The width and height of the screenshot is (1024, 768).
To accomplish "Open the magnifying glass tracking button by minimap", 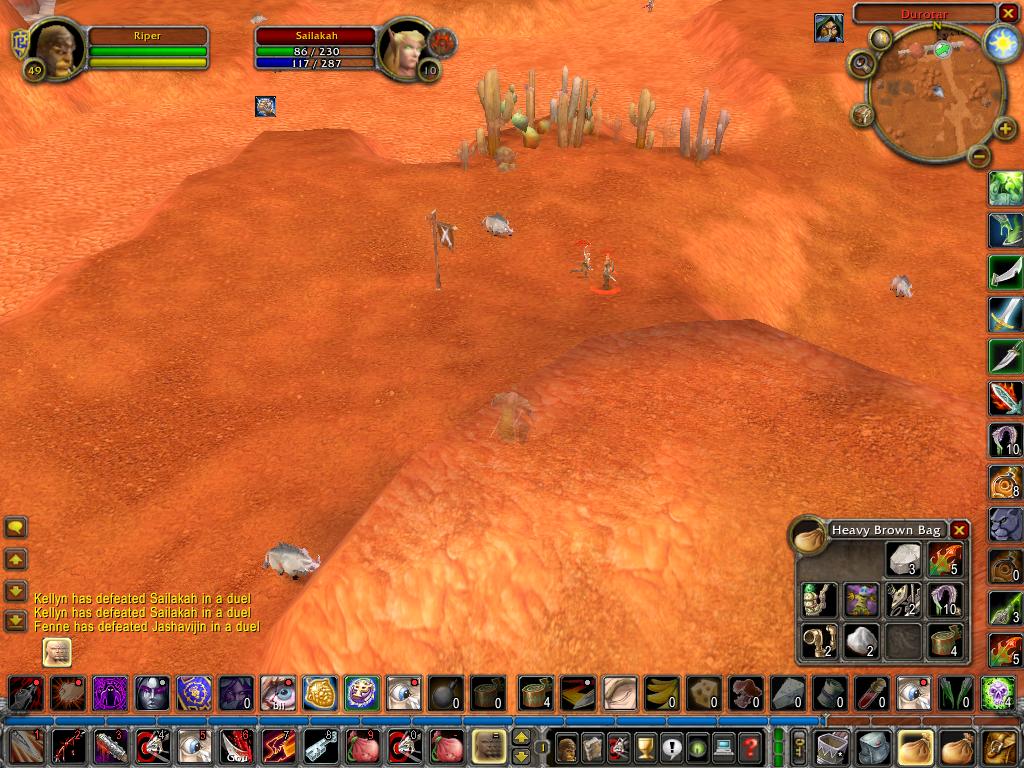I will pos(861,63).
